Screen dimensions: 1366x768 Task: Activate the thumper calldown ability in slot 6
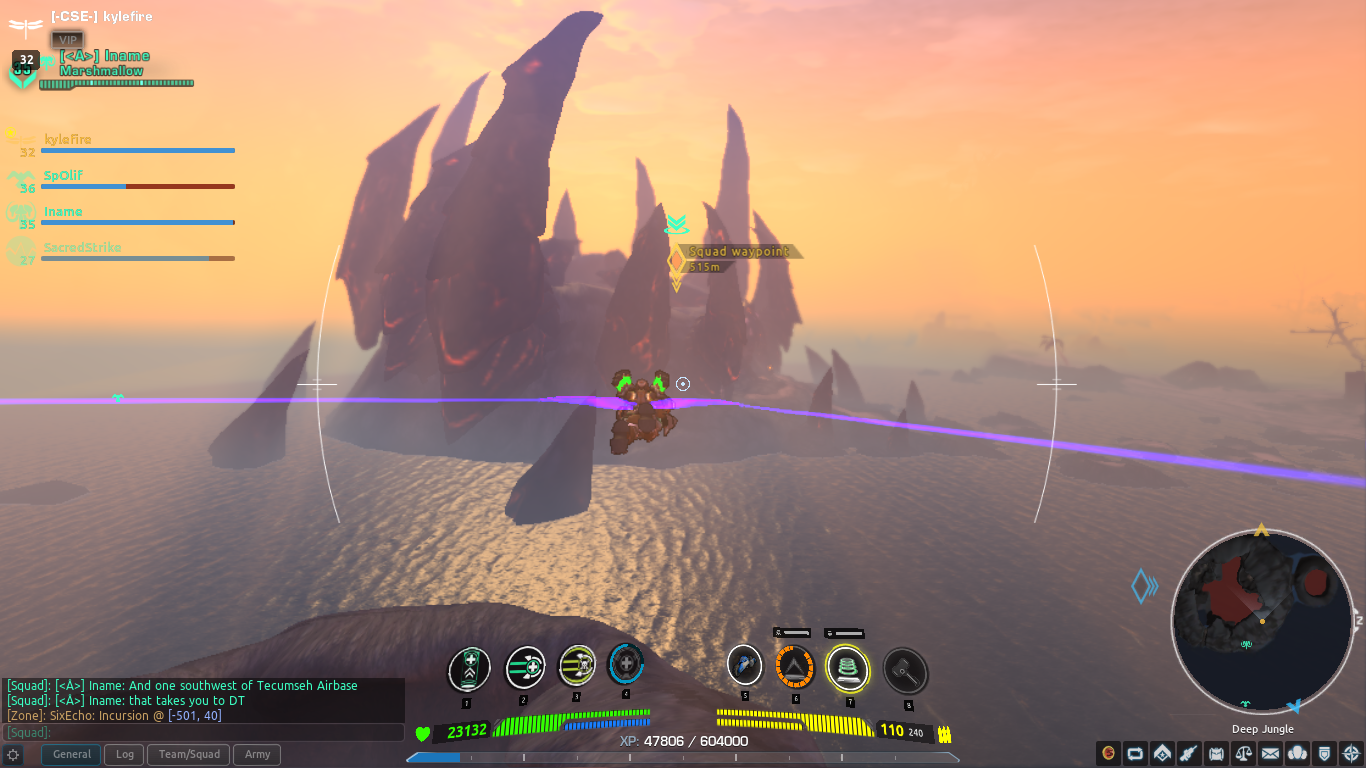[x=795, y=668]
